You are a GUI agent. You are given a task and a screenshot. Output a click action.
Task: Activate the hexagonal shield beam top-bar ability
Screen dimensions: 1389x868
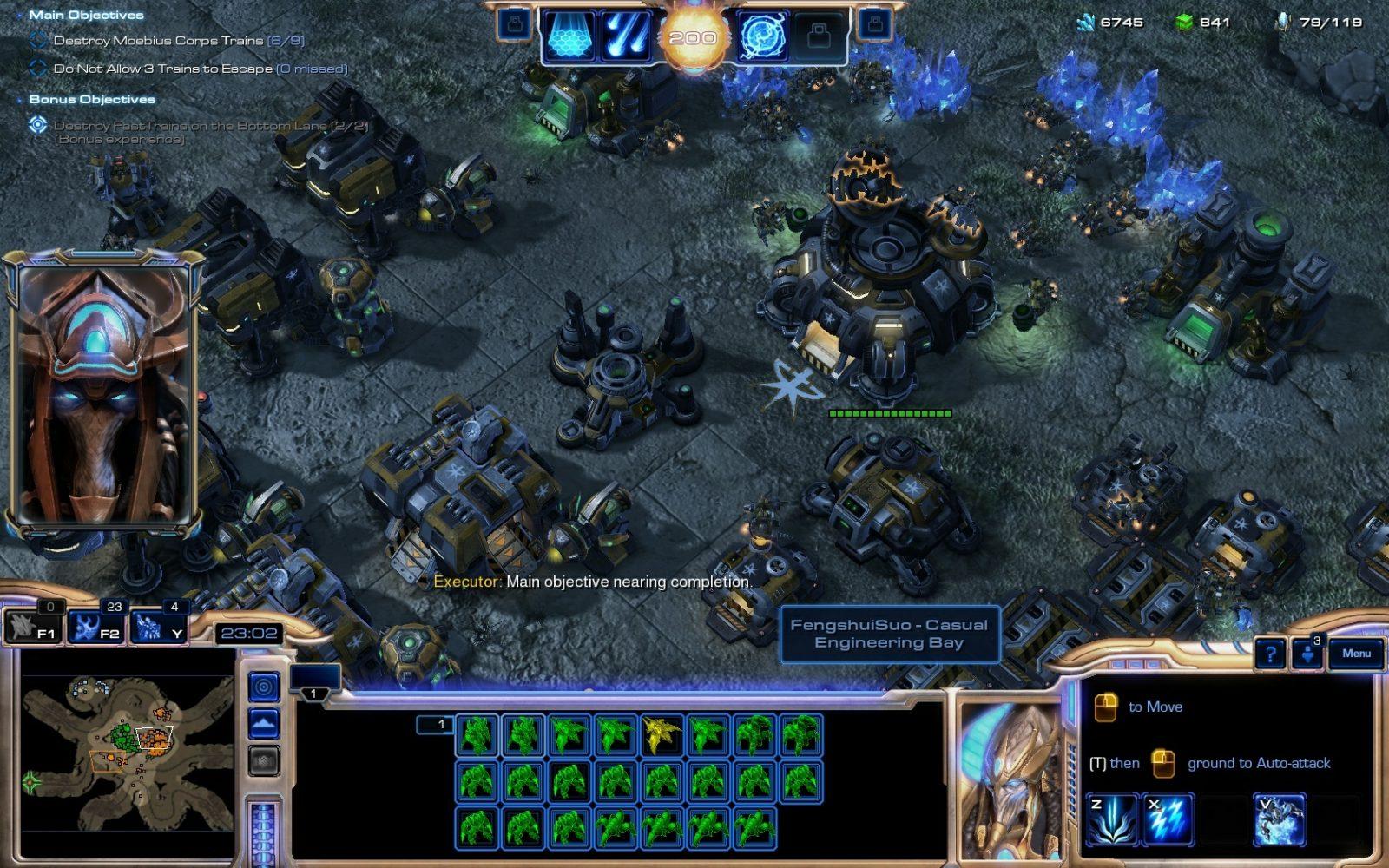571,37
